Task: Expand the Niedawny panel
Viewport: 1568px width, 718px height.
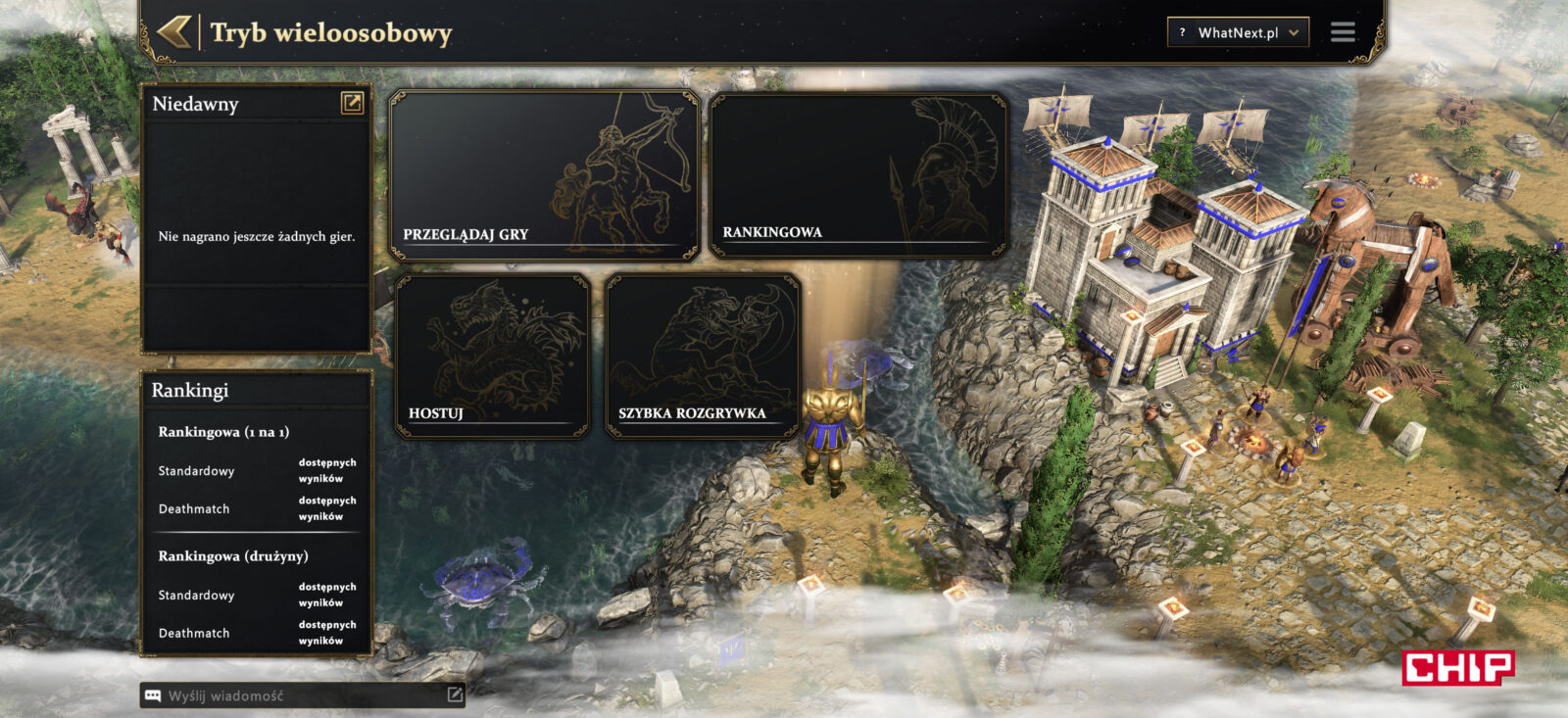Action: [x=352, y=103]
